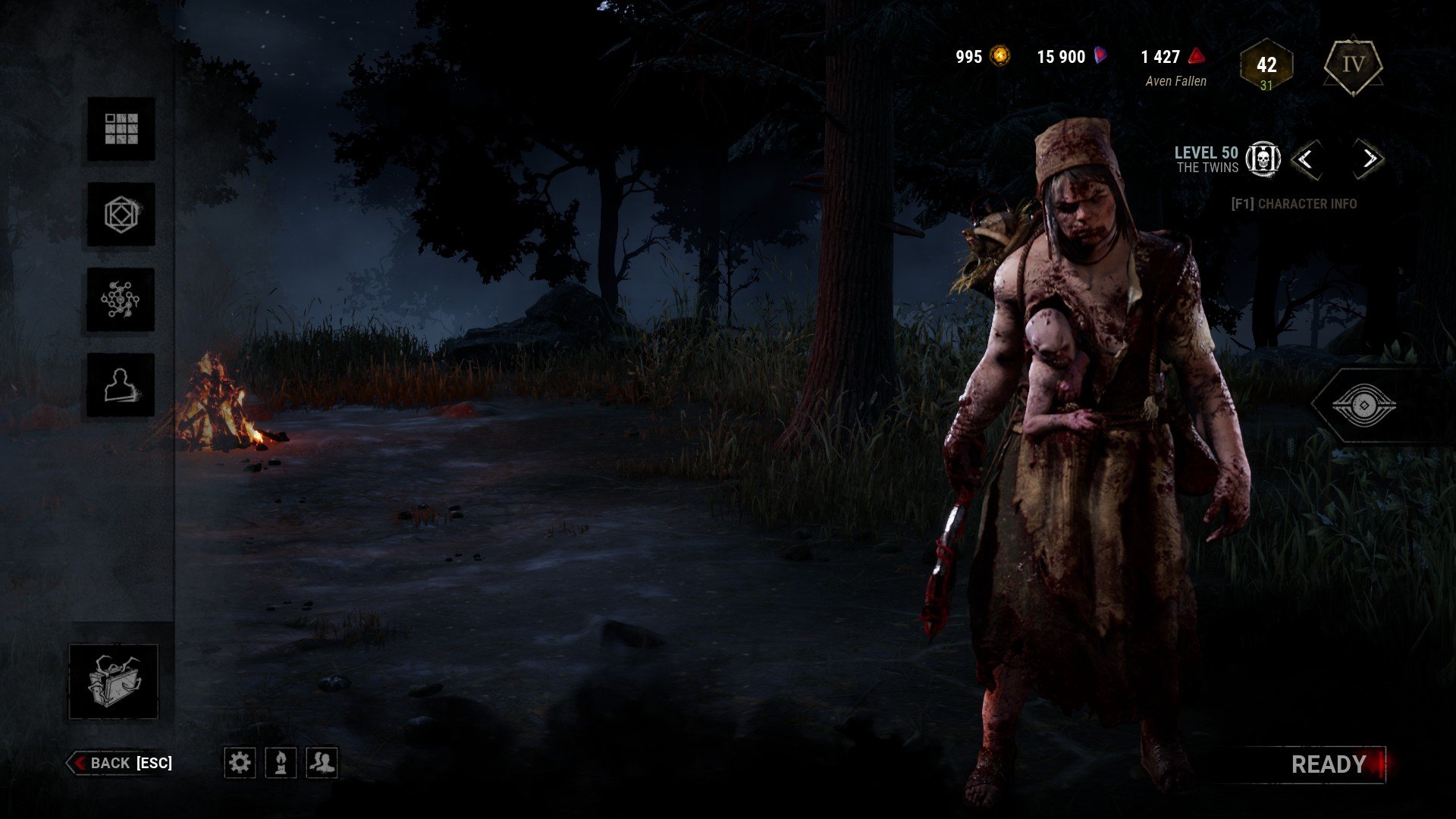Switch to the previous killer arrow

tap(1305, 159)
